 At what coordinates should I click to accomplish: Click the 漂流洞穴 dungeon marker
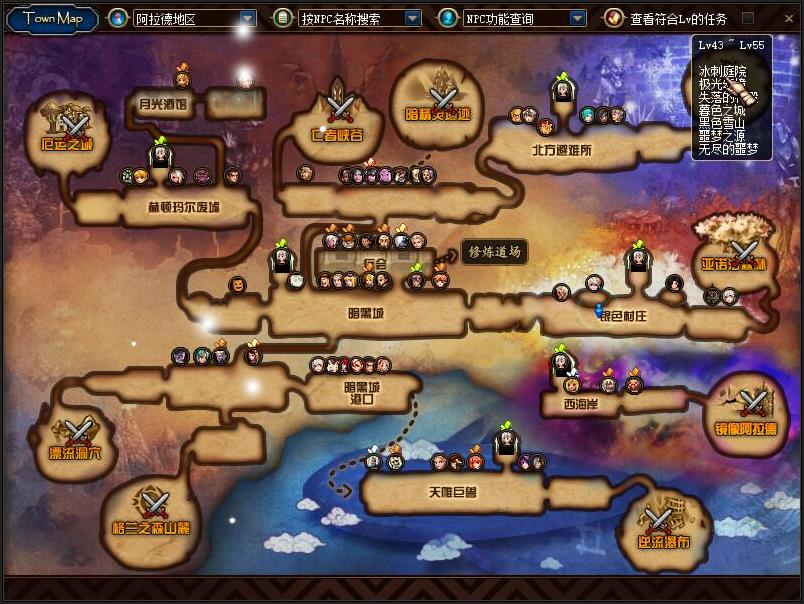(x=78, y=434)
